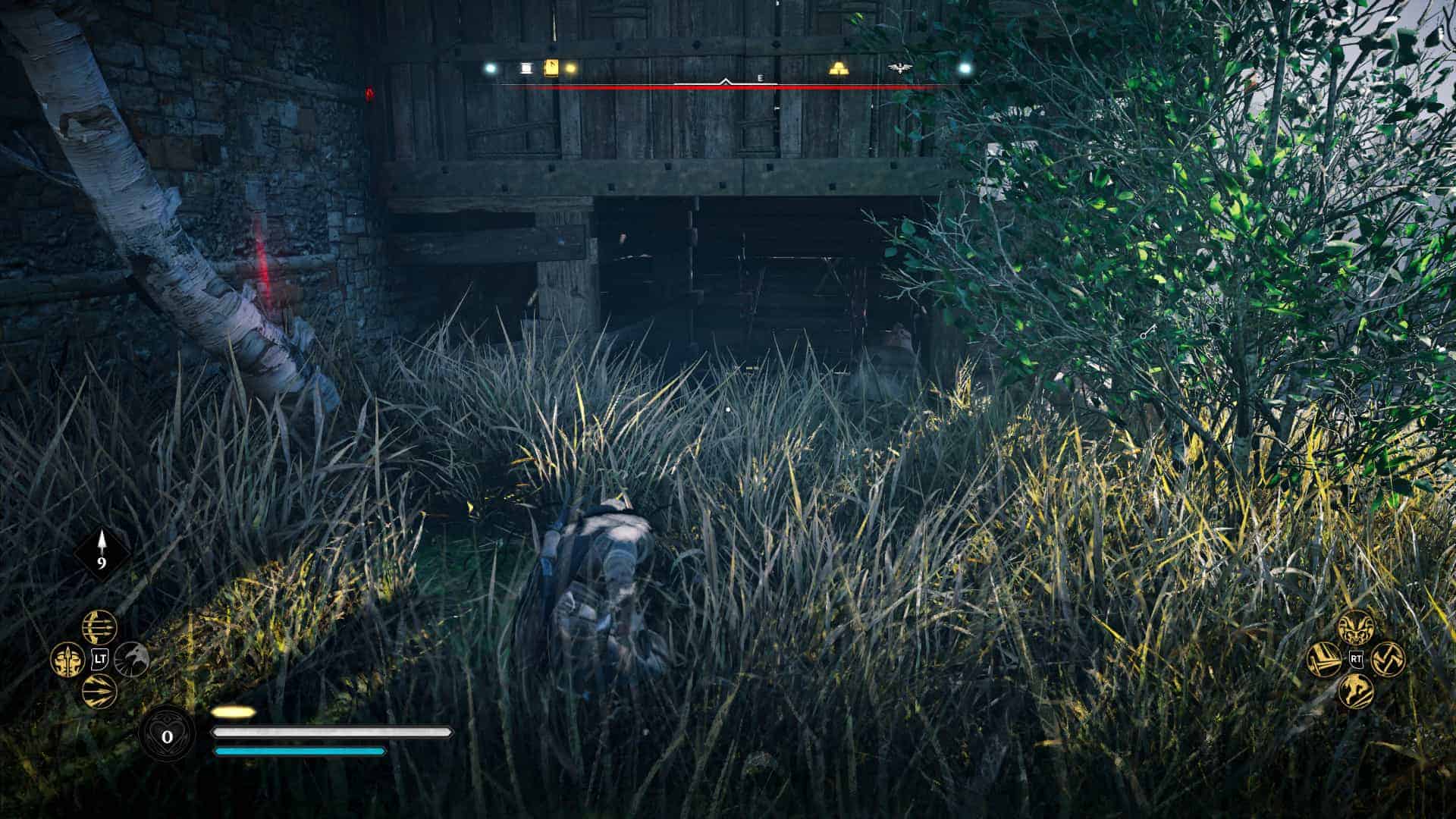Toggle the ability wheel via the RT prompt

click(1357, 658)
